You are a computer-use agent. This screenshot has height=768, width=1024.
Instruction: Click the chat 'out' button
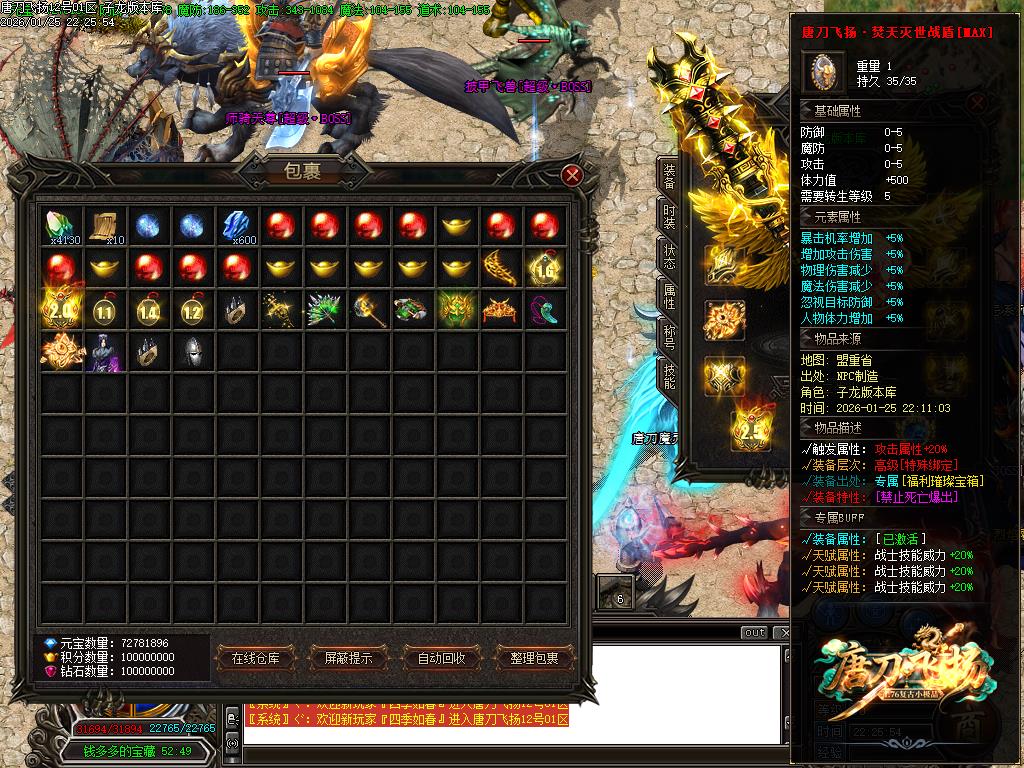pyautogui.click(x=755, y=633)
